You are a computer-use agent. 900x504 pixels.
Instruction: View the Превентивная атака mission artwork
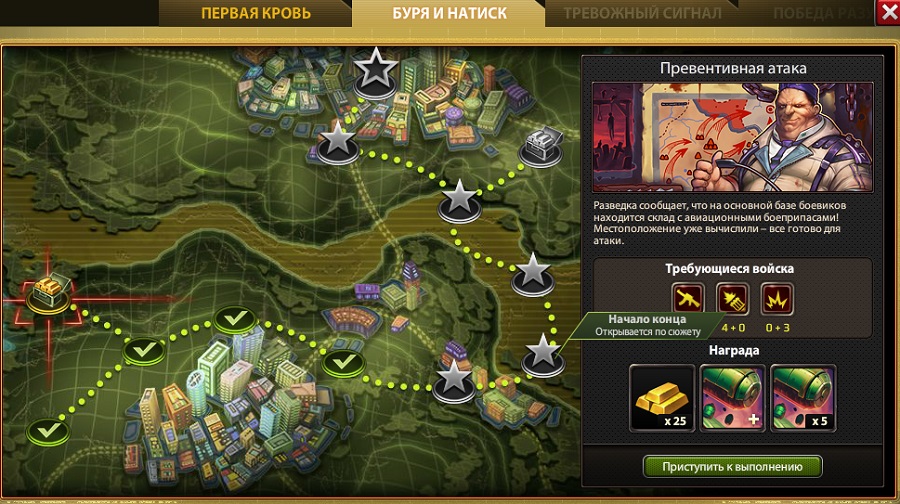click(x=731, y=135)
